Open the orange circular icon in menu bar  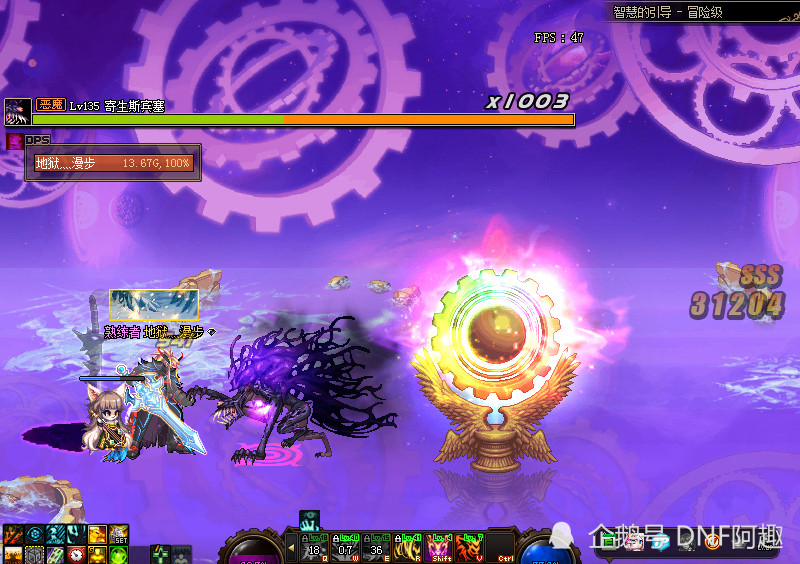pyautogui.click(x=712, y=542)
